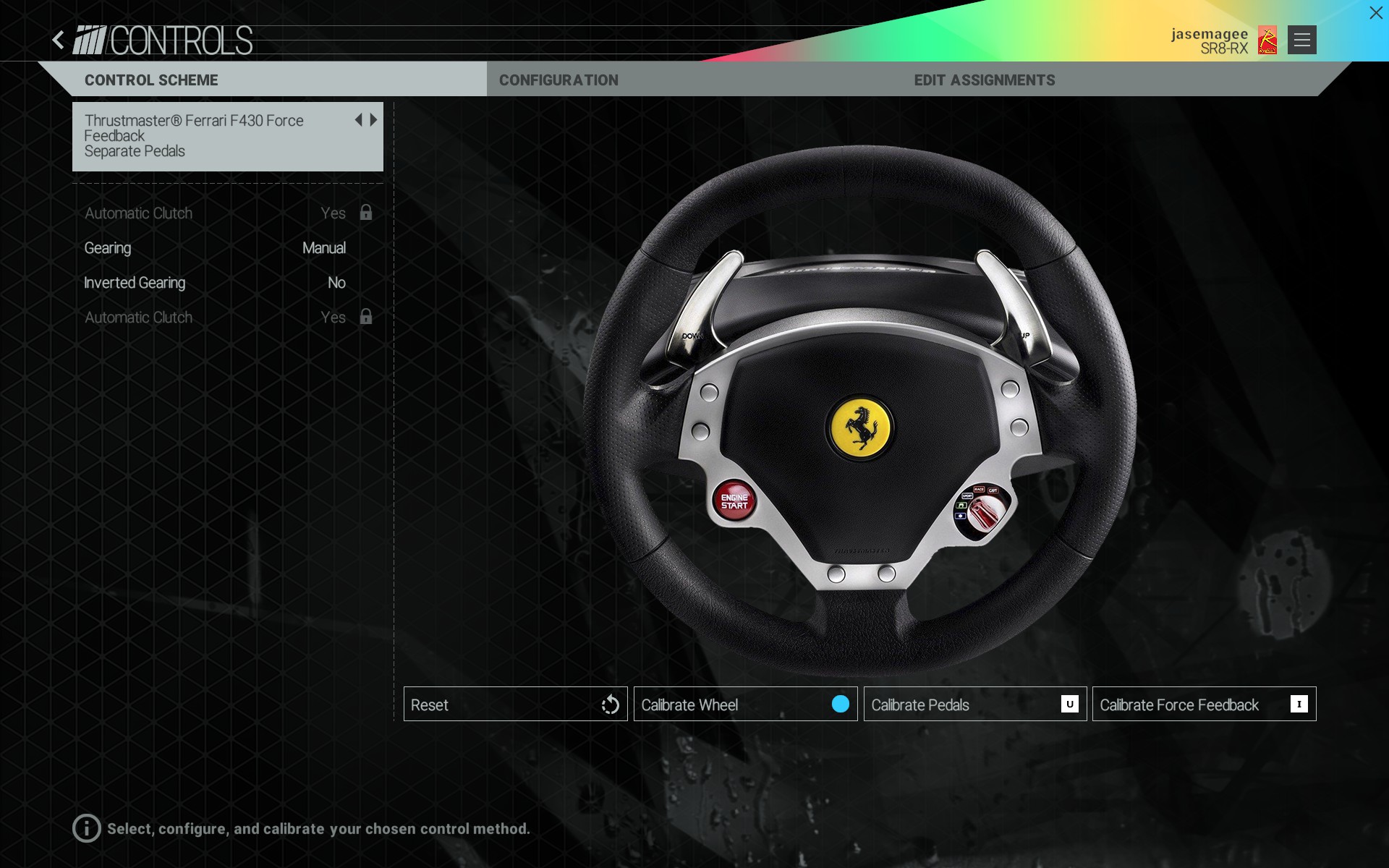Open the hamburger menu by the profile
Viewport: 1389px width, 868px height.
pyautogui.click(x=1301, y=40)
